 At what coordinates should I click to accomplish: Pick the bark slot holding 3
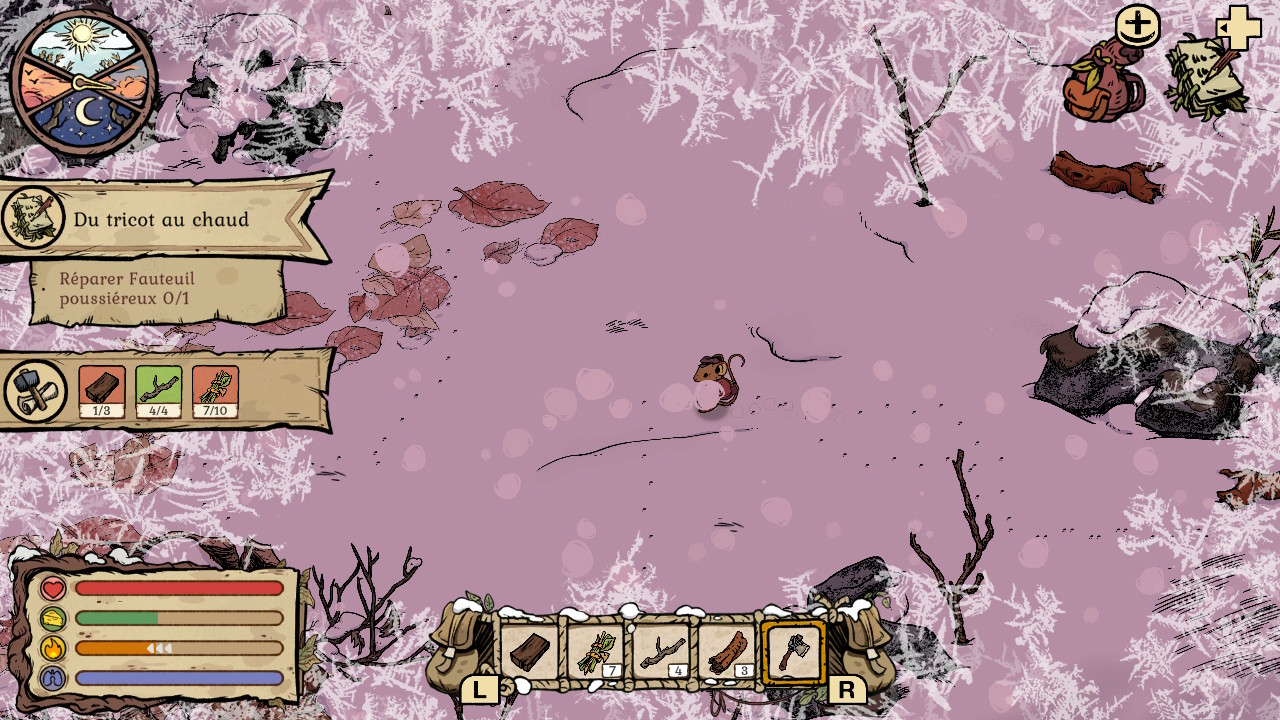coord(726,652)
